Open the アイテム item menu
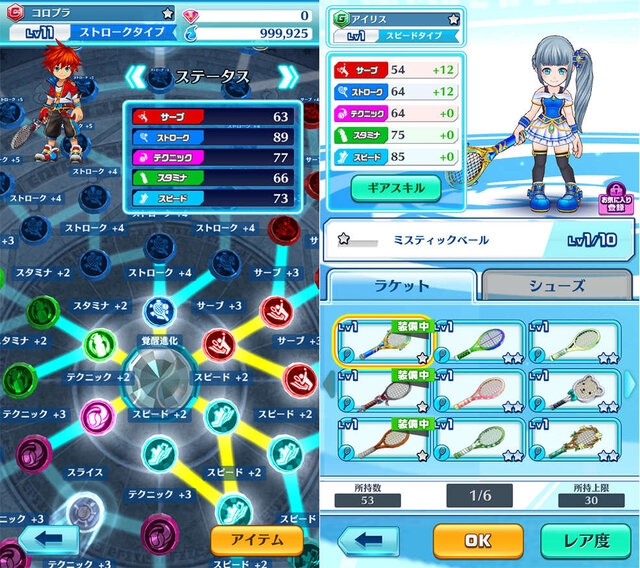The image size is (640, 568). 257,540
